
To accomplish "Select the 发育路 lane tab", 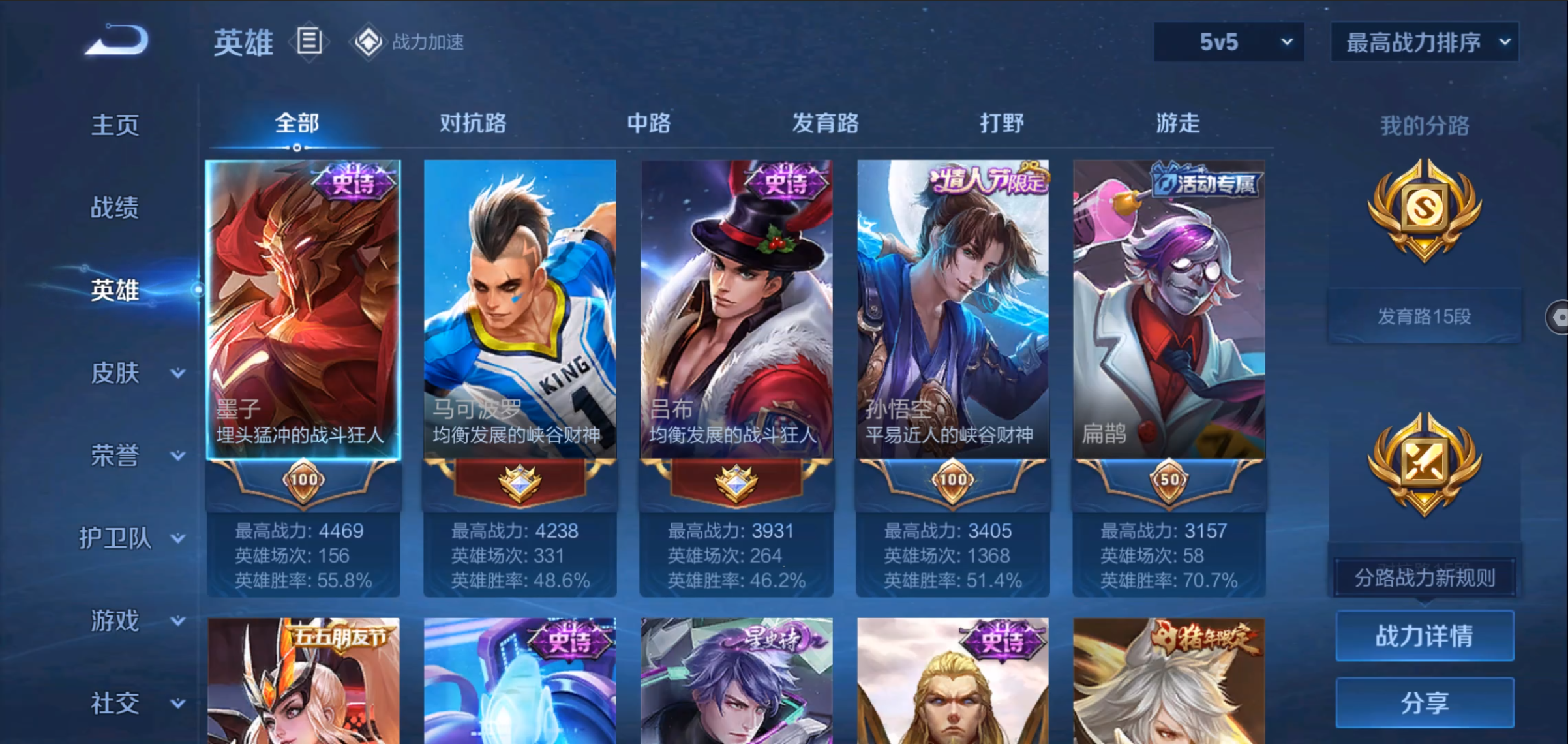I will [x=825, y=123].
